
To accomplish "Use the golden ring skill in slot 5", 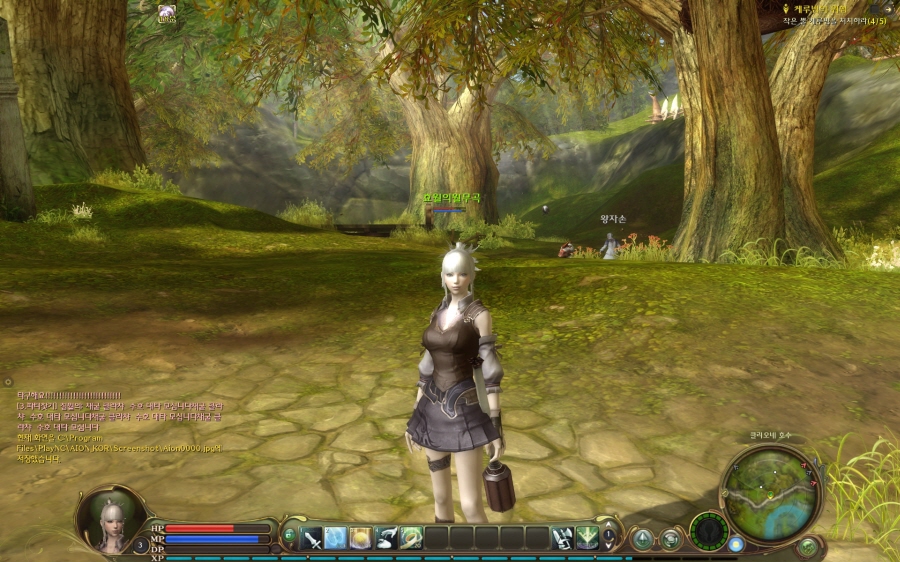I will (411, 537).
